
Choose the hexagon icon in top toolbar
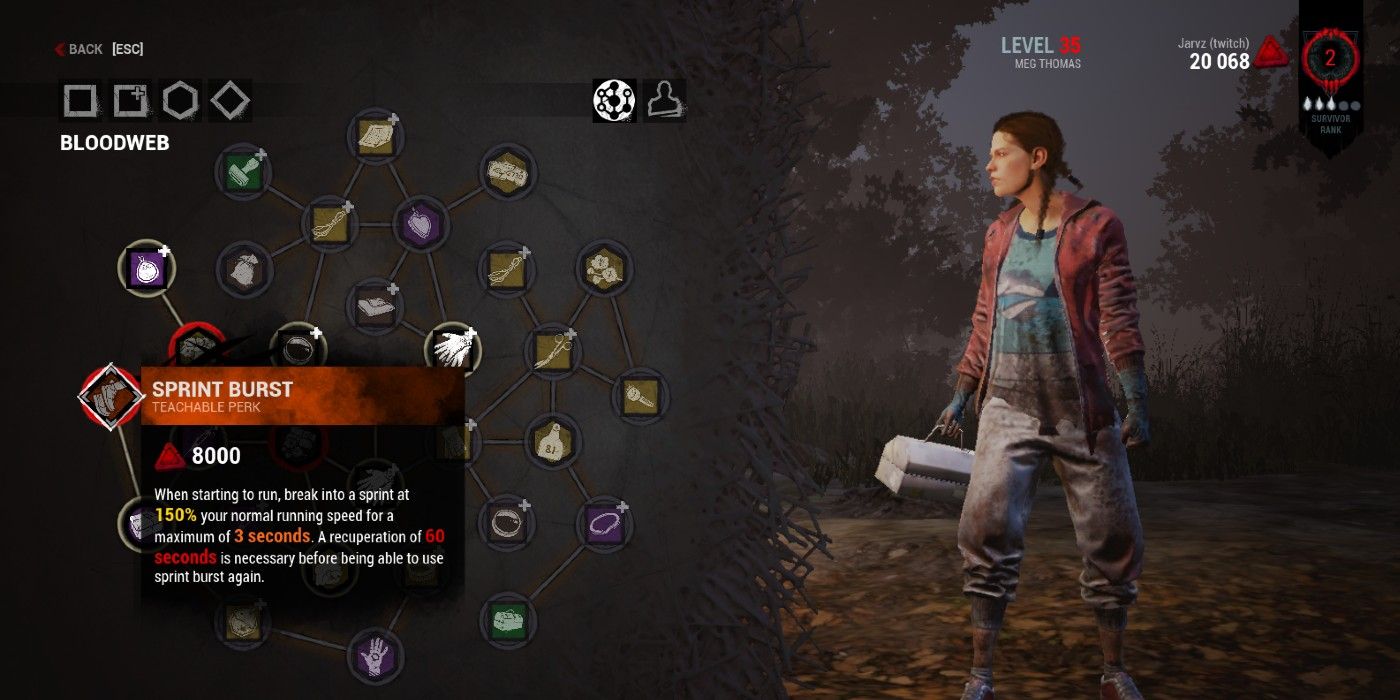pos(180,100)
